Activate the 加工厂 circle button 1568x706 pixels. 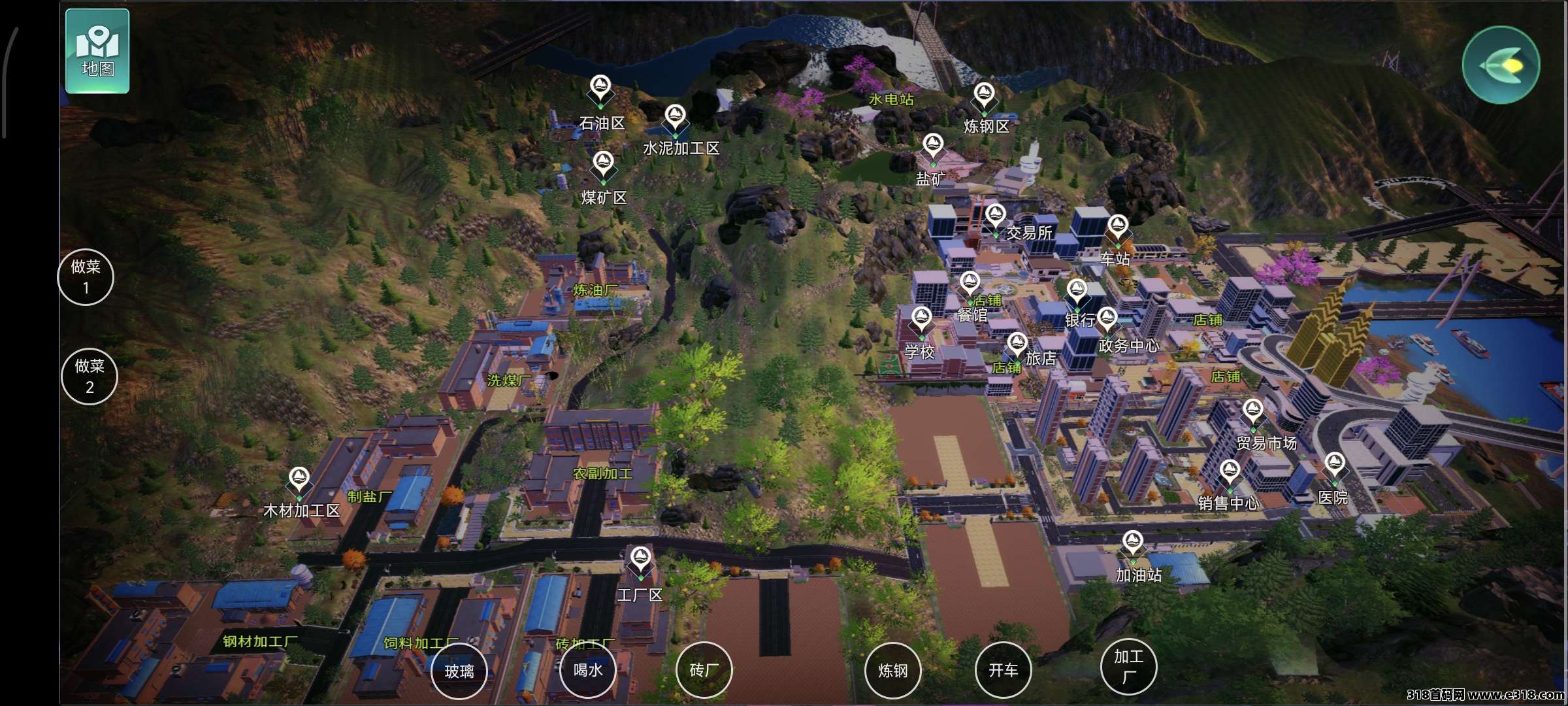1128,666
